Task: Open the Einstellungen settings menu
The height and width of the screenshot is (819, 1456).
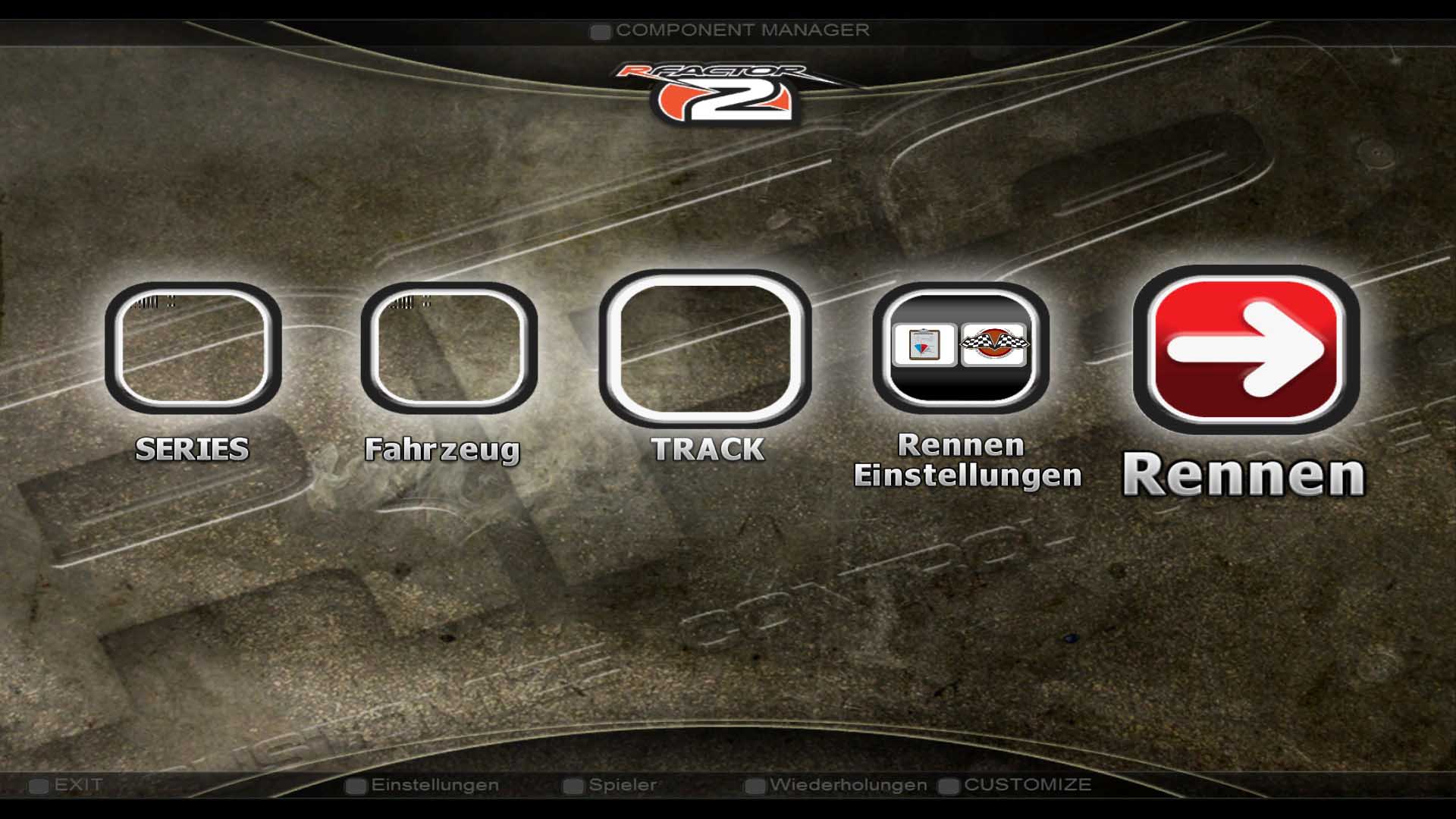Action: 435,785
